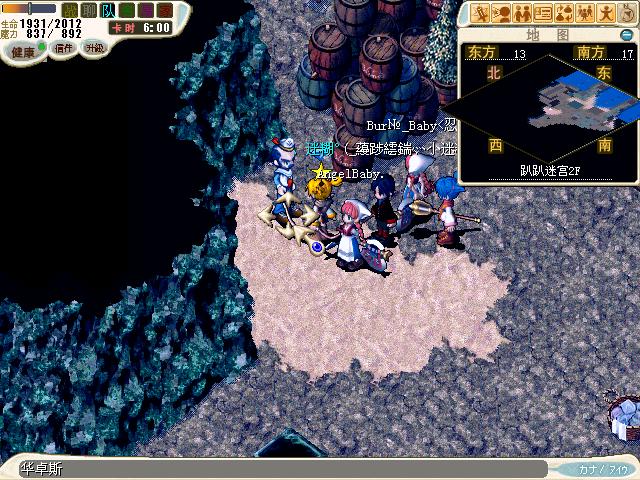Minimize the 地图 map panel

coord(626,34)
